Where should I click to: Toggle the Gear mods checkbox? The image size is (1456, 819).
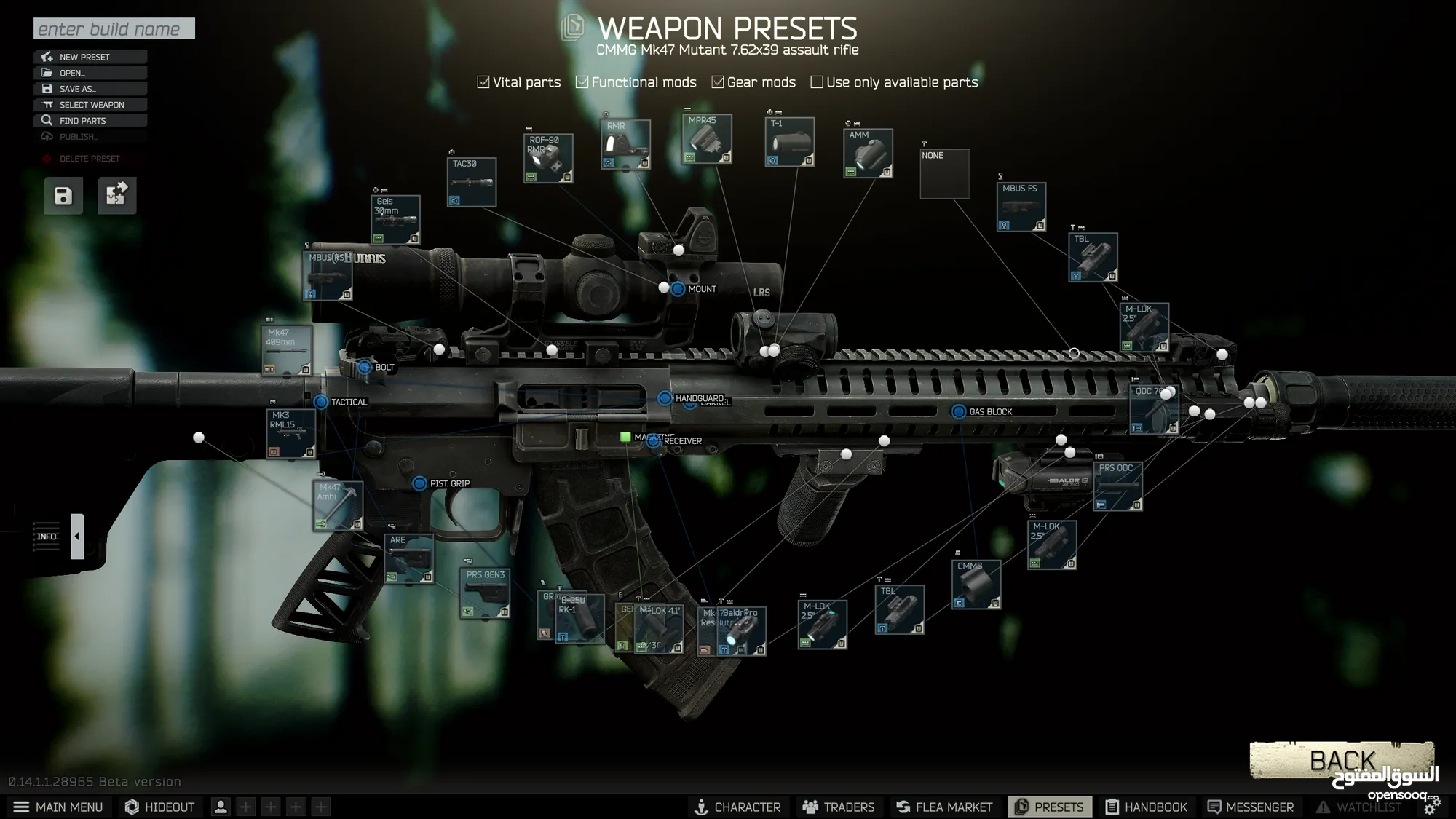tap(718, 82)
